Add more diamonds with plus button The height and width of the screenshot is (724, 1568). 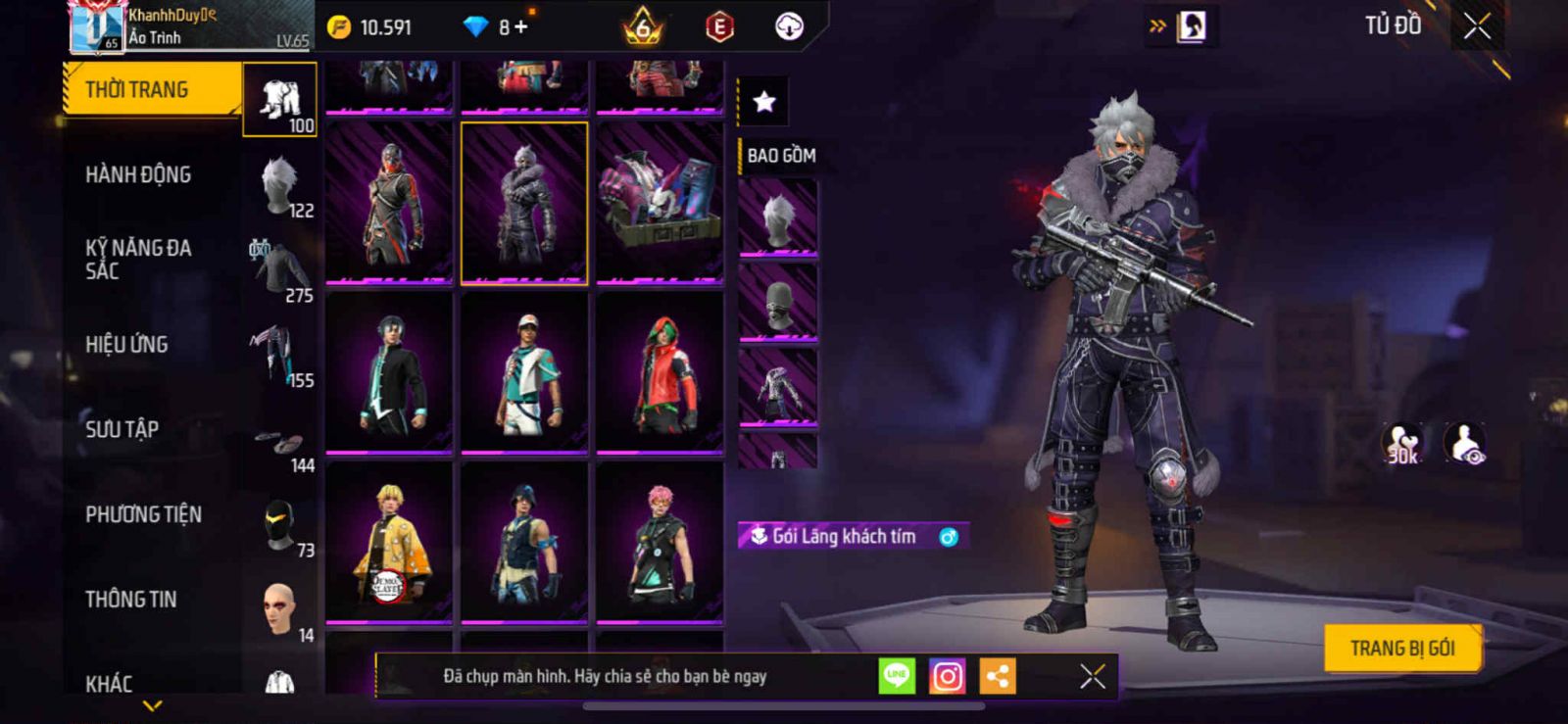click(520, 26)
